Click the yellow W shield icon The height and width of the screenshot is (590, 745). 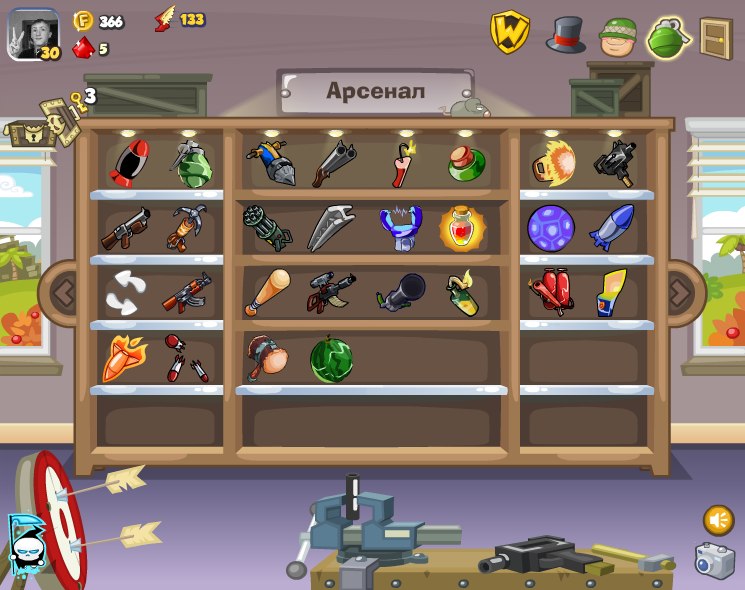point(509,33)
